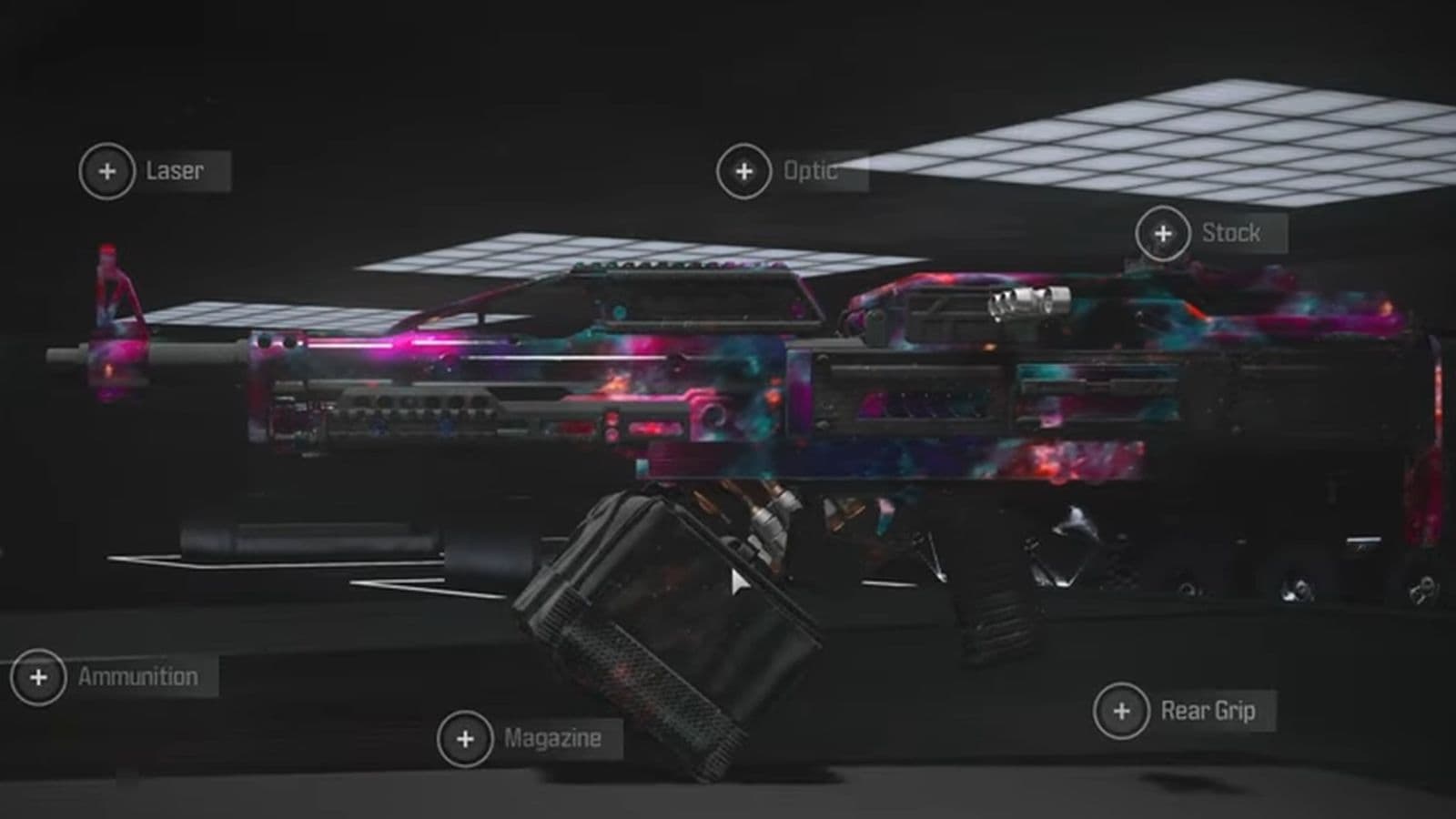Click the plus icon next to Ammunition
Image resolution: width=1456 pixels, height=819 pixels.
click(38, 676)
